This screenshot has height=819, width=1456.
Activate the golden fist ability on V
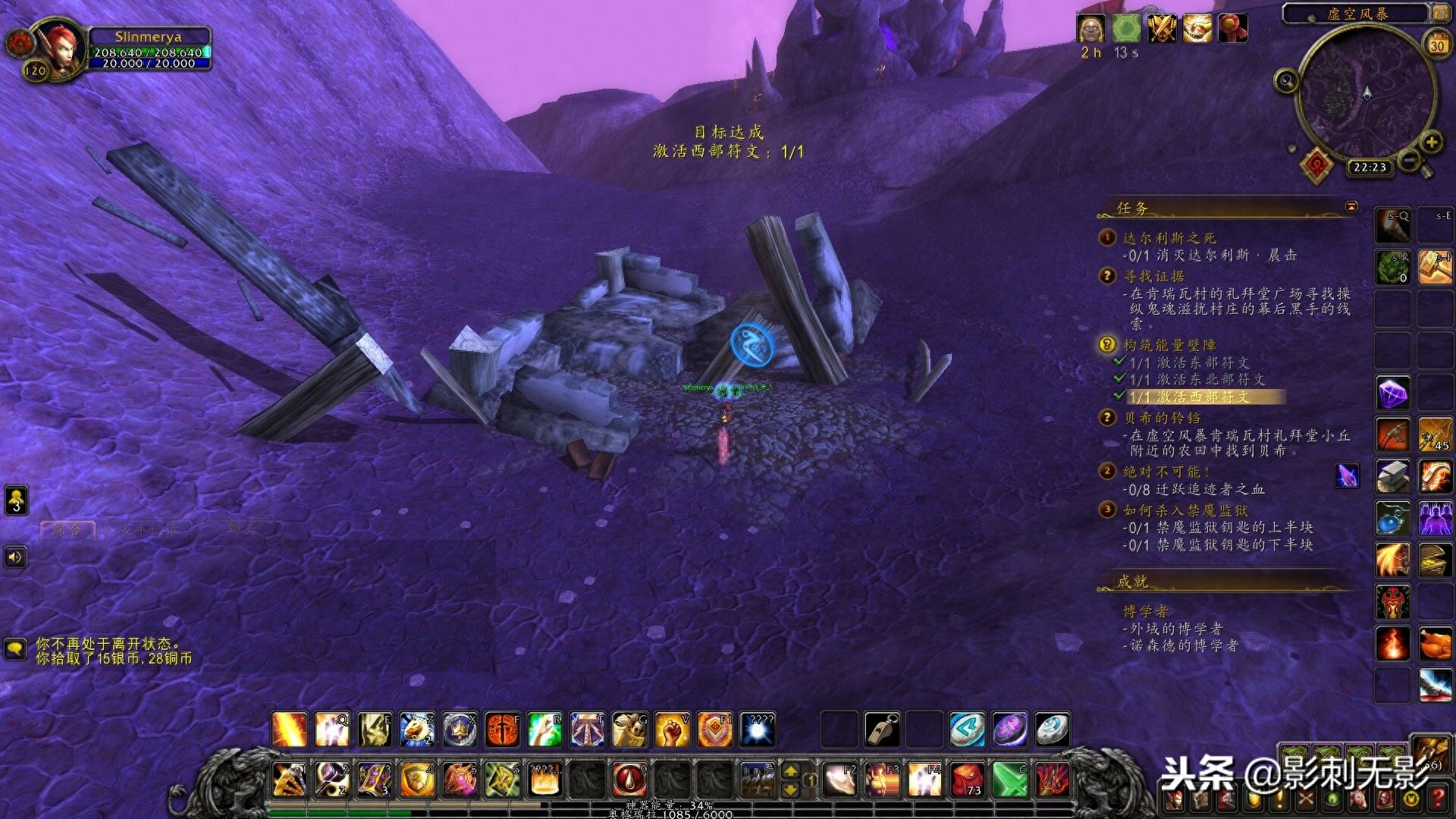[x=672, y=730]
